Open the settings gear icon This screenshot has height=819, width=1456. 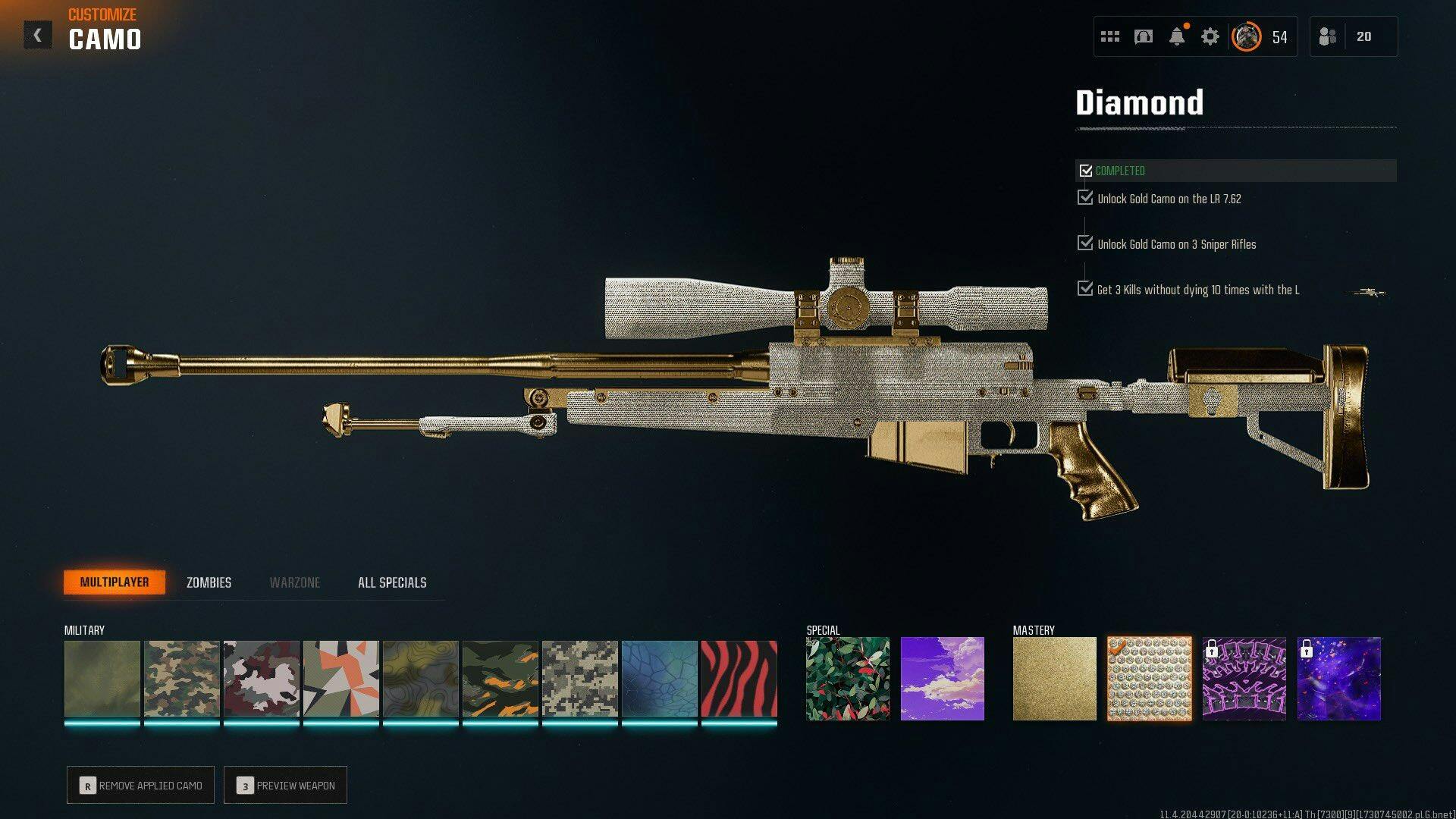coord(1210,36)
